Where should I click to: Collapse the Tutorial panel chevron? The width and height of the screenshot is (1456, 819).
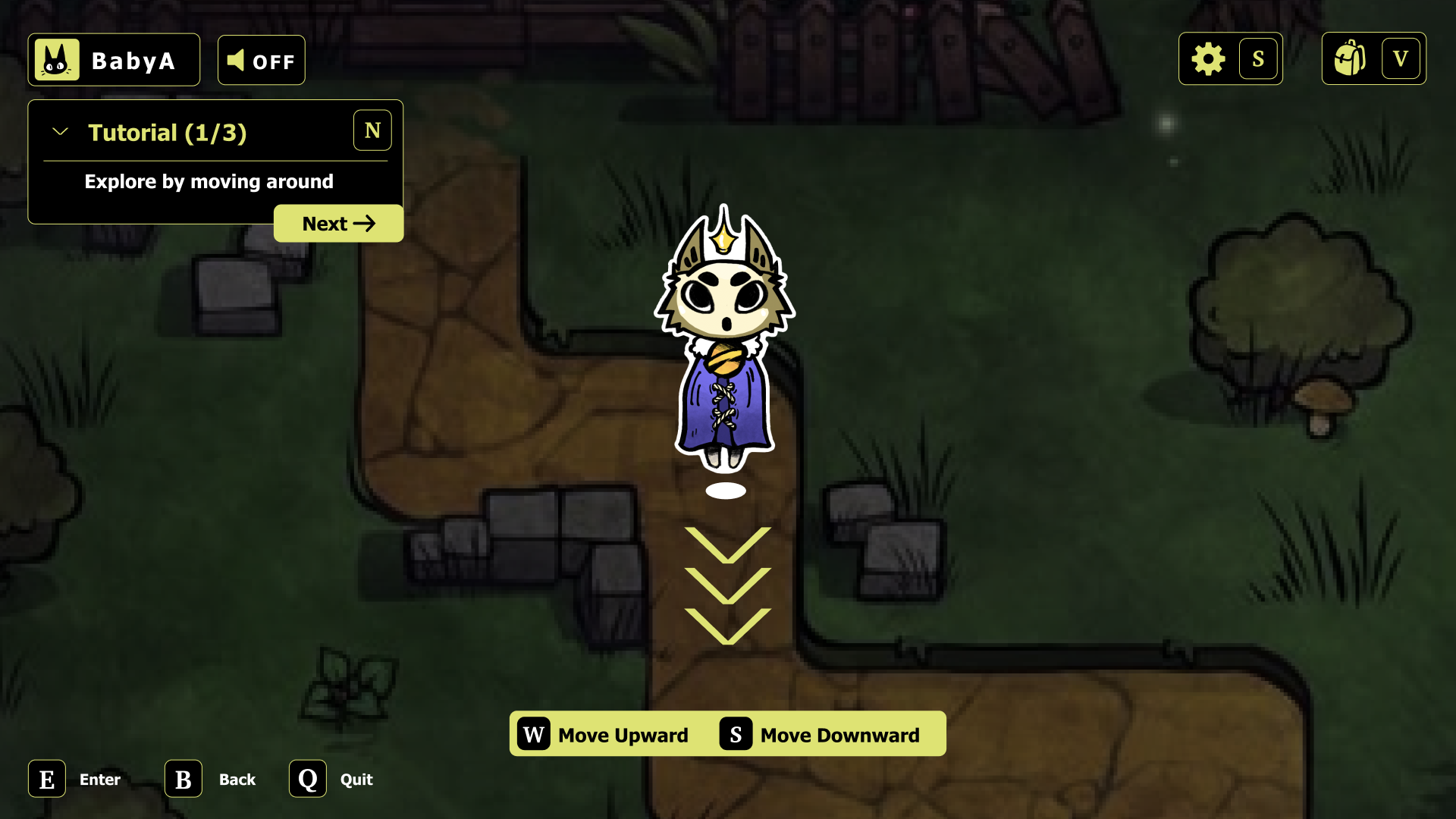pos(60,132)
